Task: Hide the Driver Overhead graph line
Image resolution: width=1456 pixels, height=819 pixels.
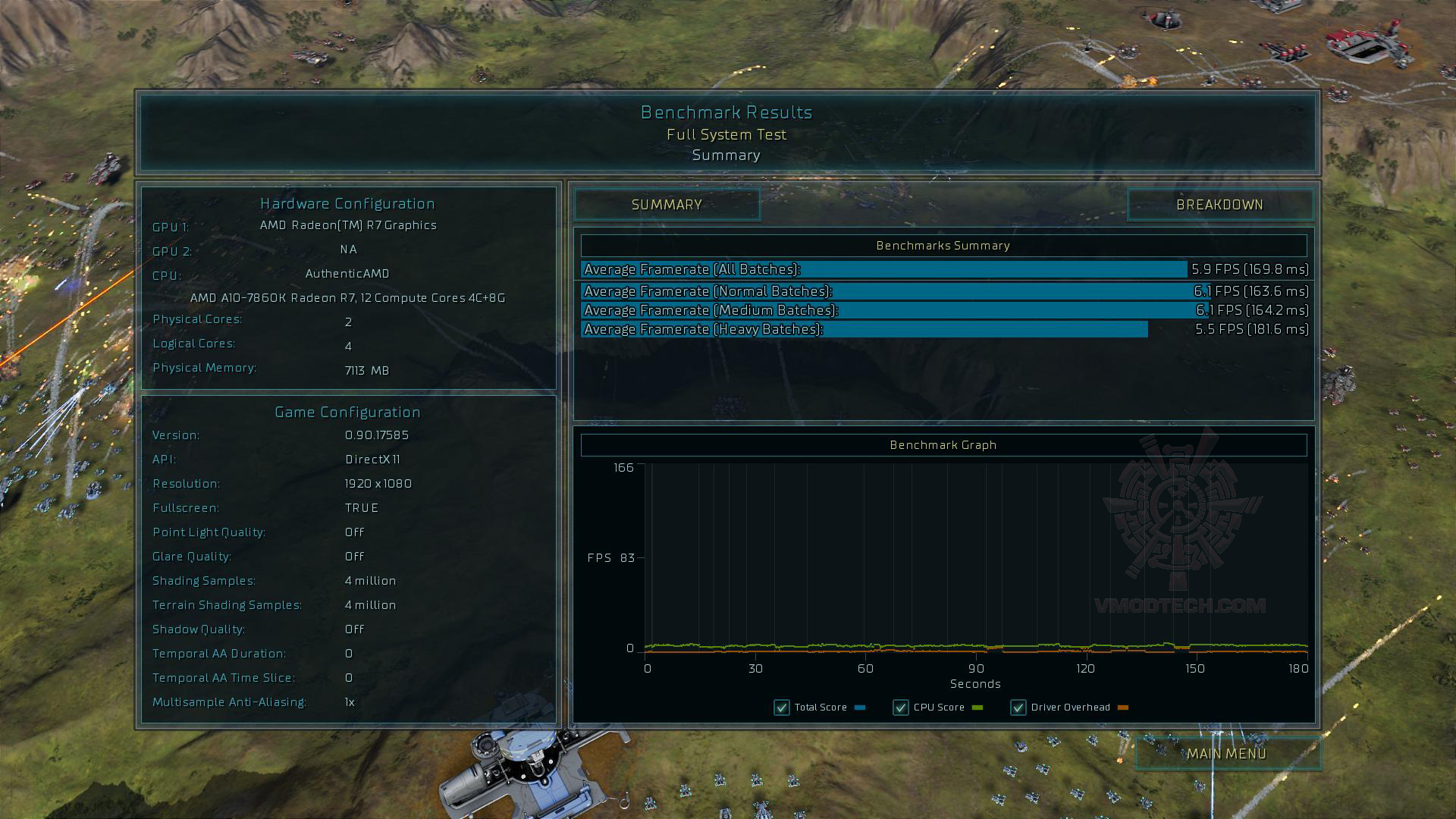Action: 1018,708
